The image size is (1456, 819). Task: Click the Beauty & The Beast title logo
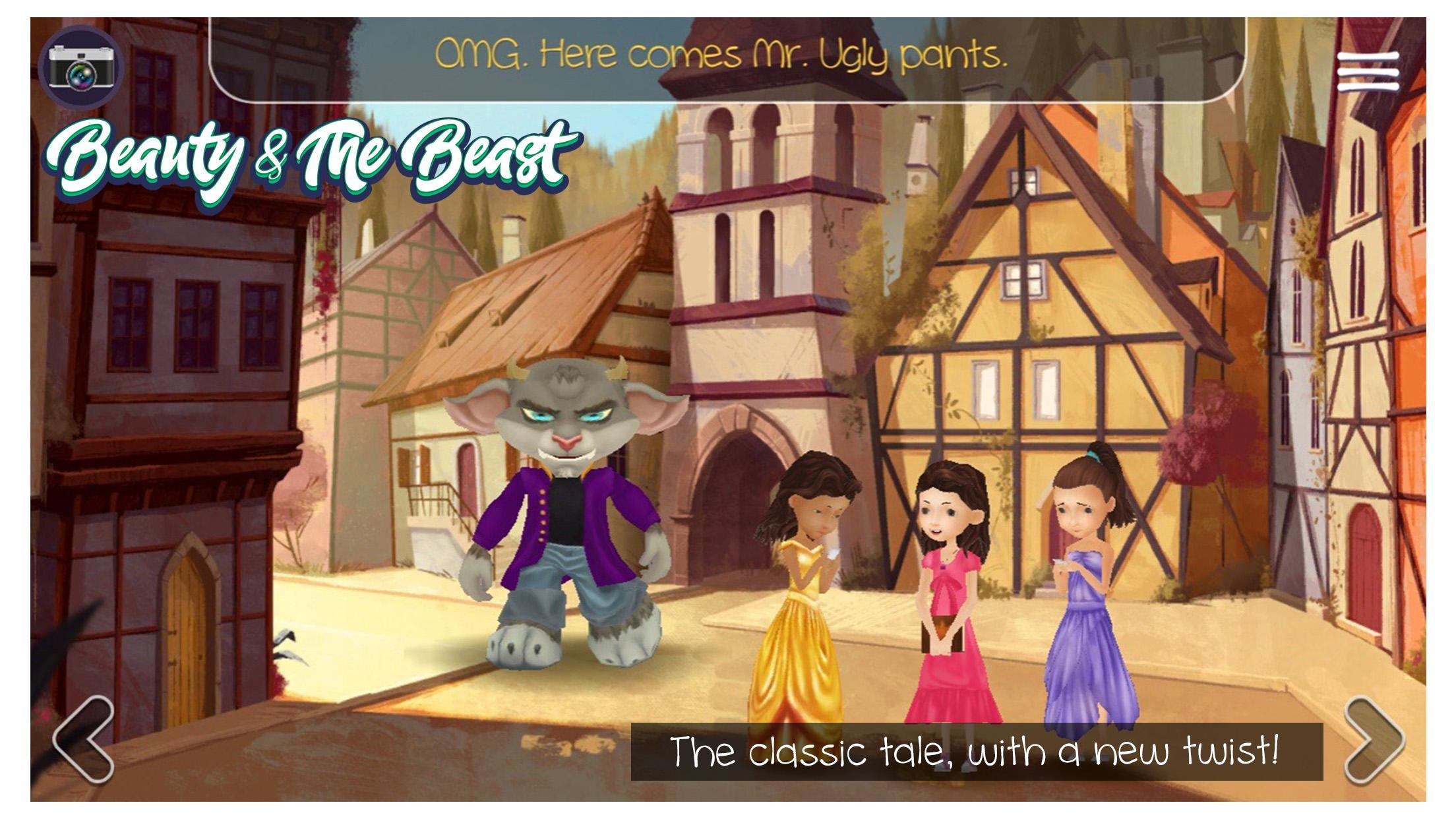click(x=310, y=158)
